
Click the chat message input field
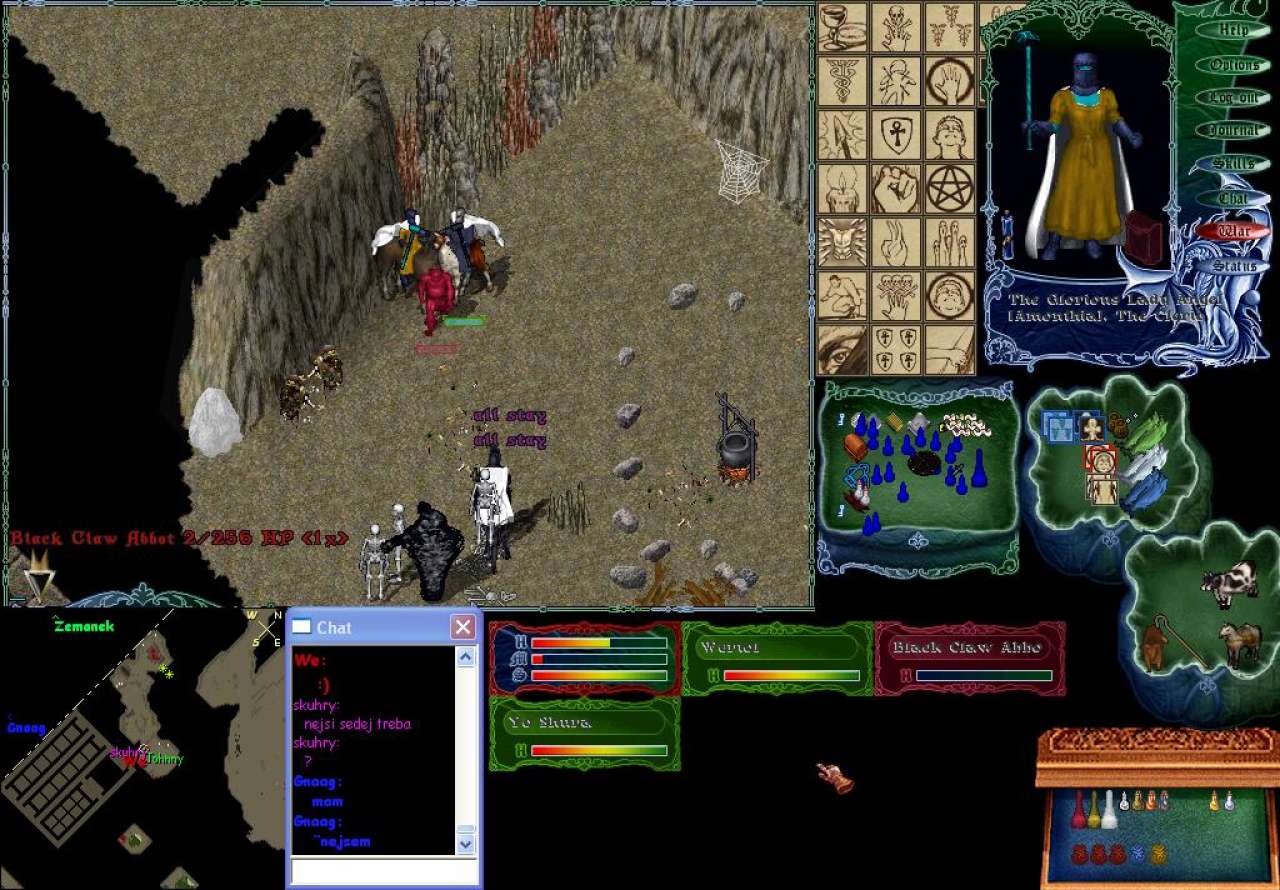tap(383, 871)
